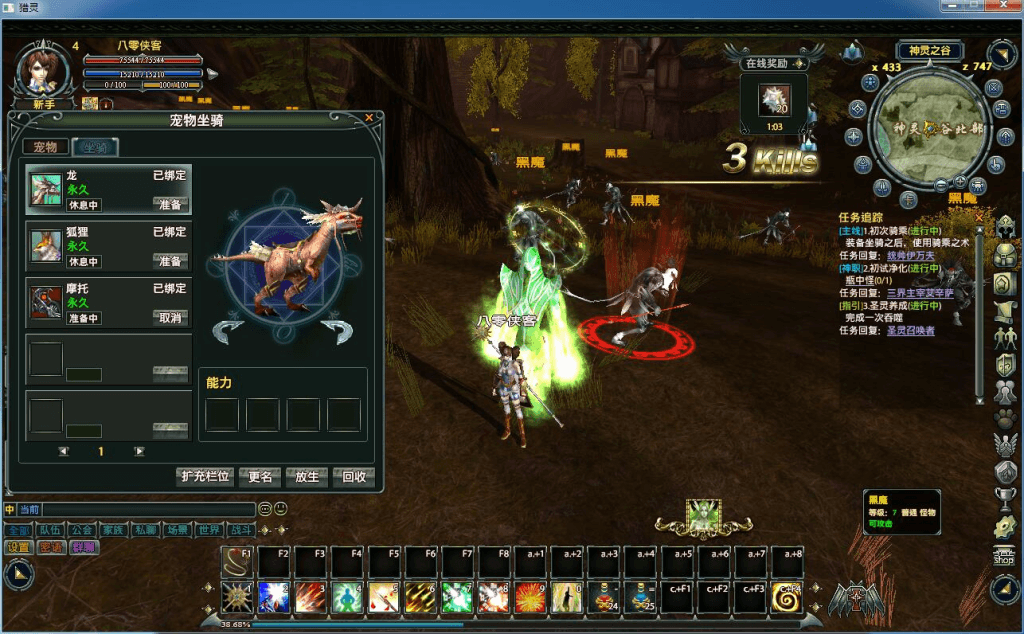The width and height of the screenshot is (1024, 634).
Task: Open the Shop icon on the right sidebar
Action: (x=1003, y=557)
